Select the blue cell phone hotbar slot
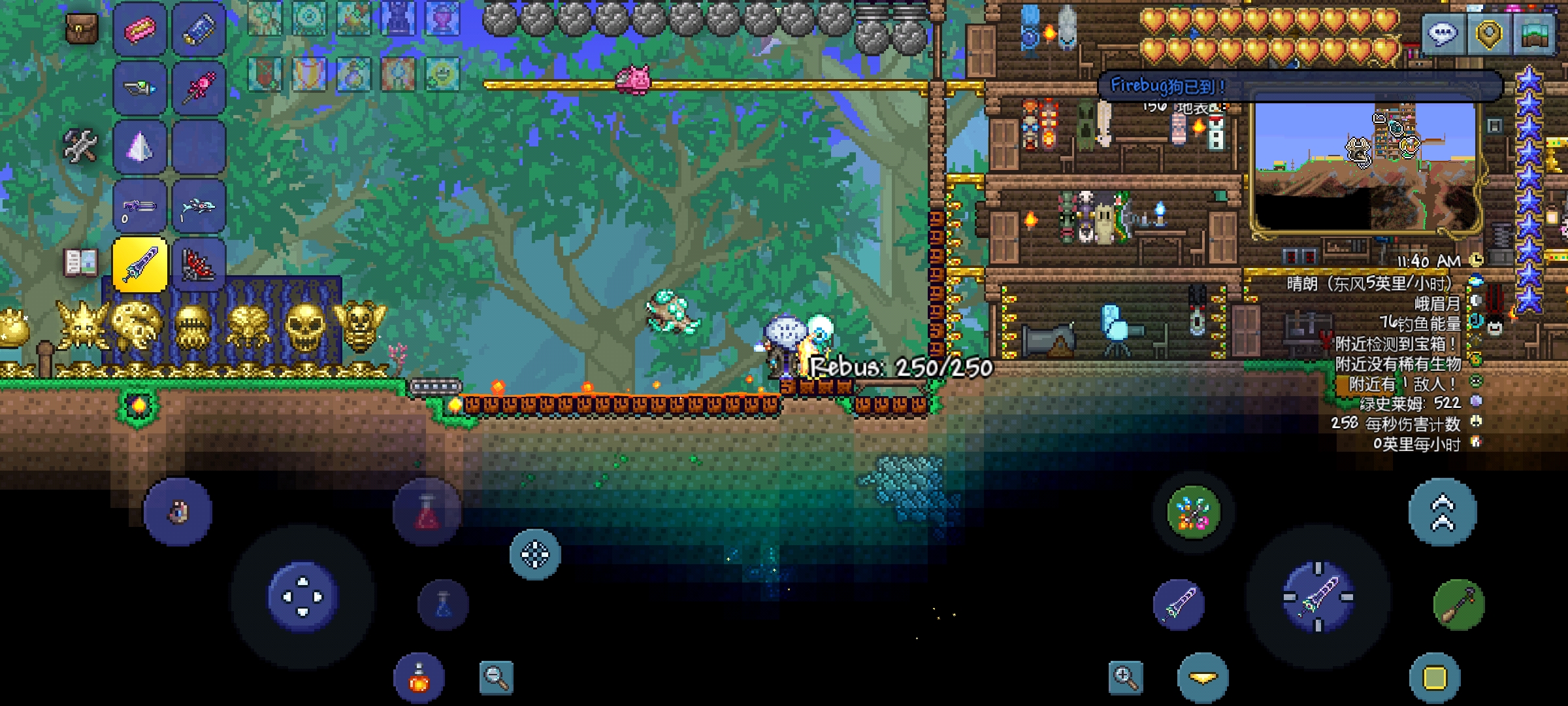 coord(199,29)
